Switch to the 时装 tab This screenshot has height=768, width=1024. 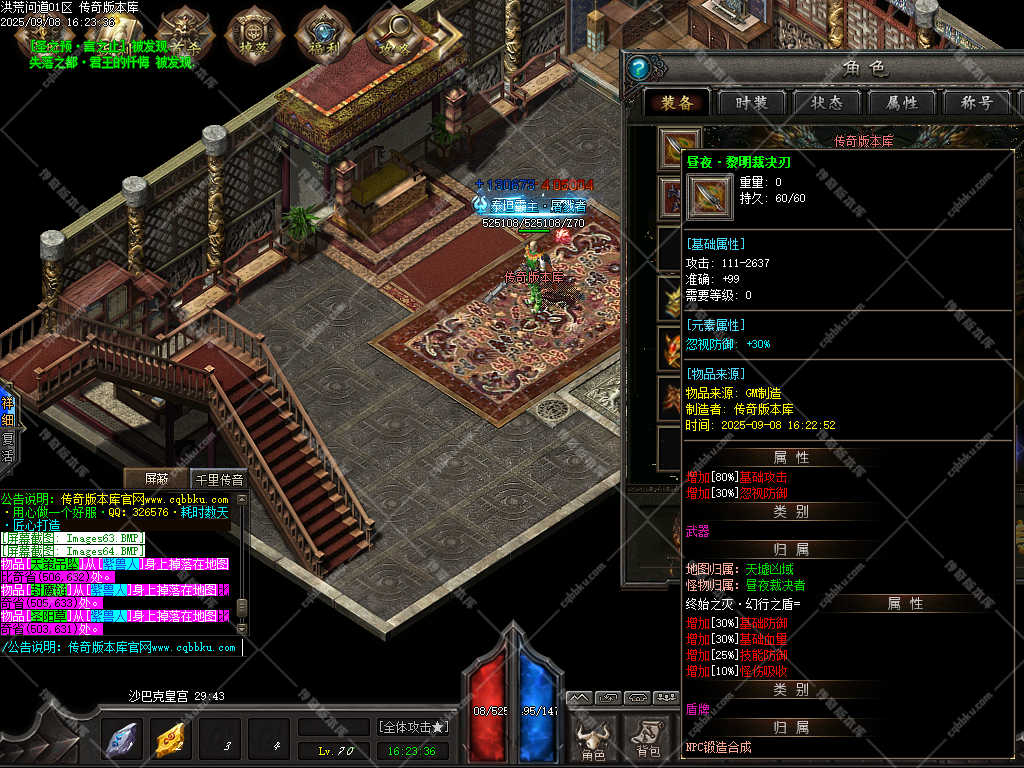tap(751, 103)
